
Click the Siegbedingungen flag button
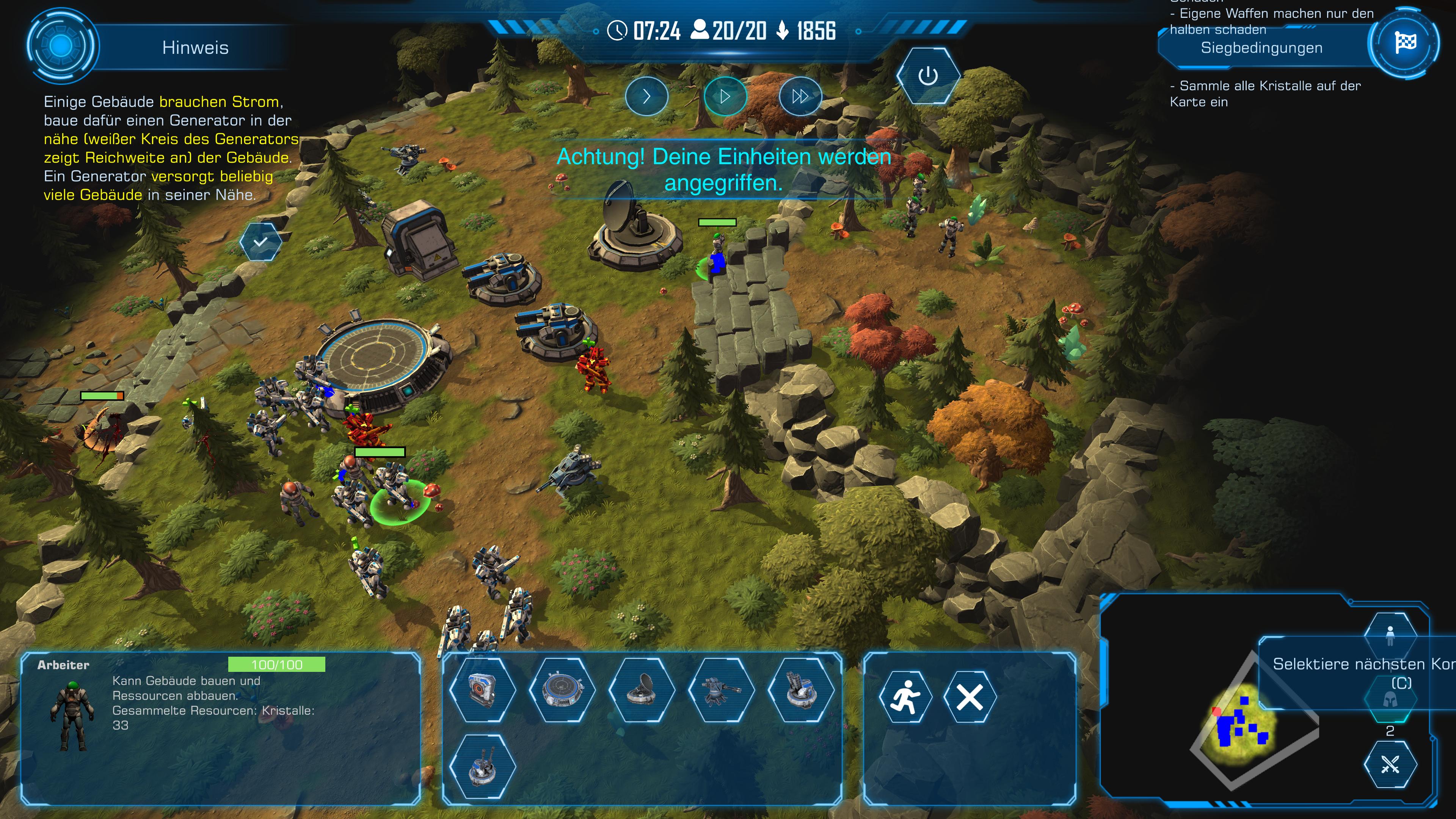tap(1404, 43)
